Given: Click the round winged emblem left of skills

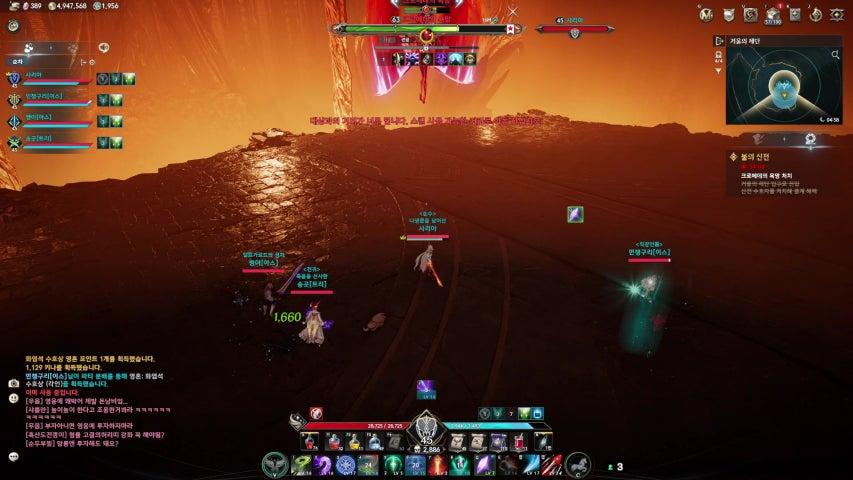Looking at the screenshot, I should click(274, 464).
